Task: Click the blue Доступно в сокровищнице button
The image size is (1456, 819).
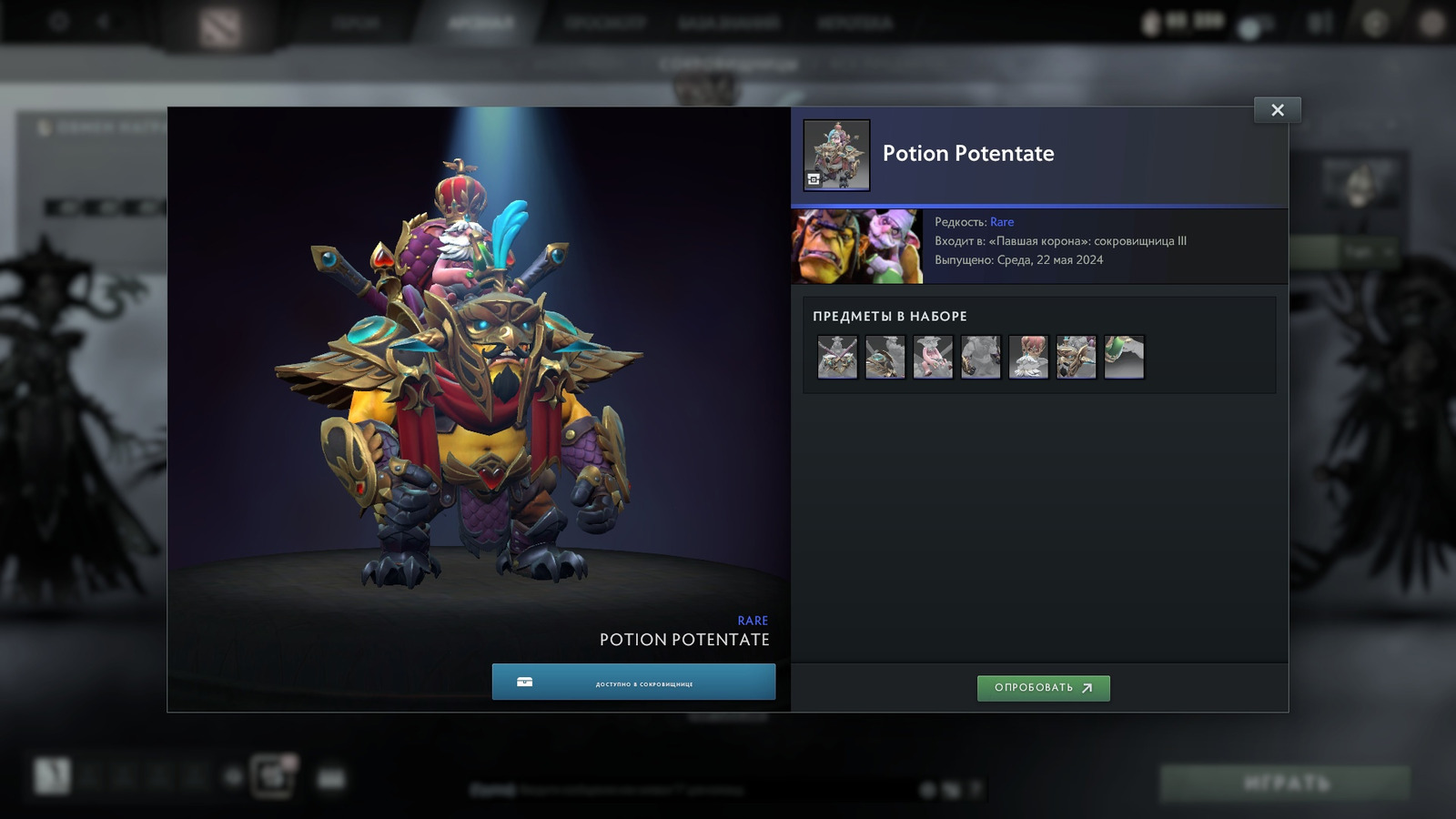Action: click(633, 682)
